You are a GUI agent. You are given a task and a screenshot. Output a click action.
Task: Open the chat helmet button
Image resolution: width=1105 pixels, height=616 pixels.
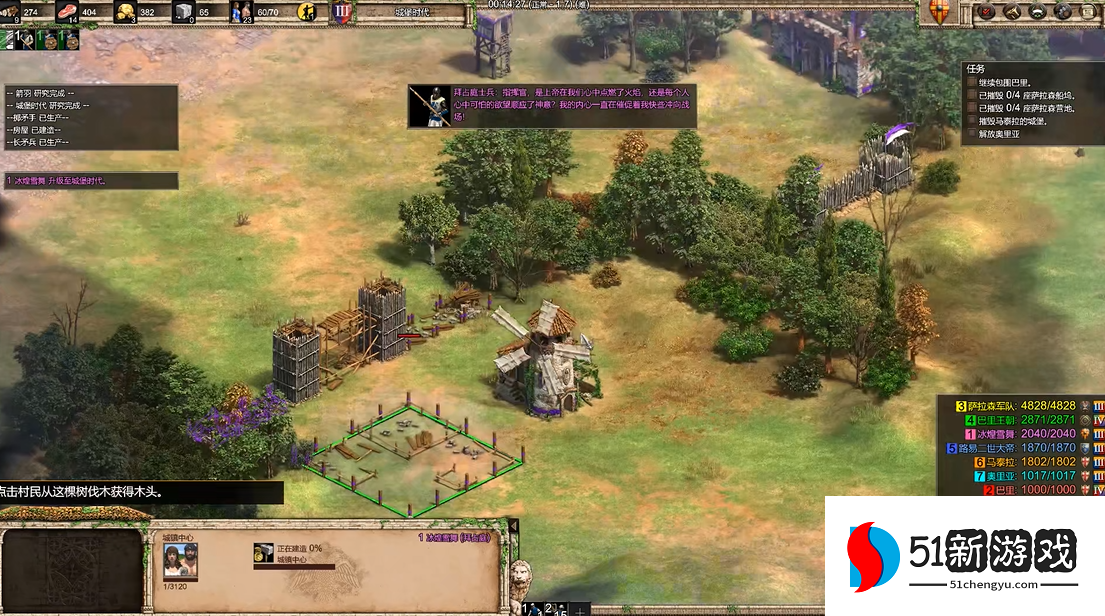[x=1035, y=11]
